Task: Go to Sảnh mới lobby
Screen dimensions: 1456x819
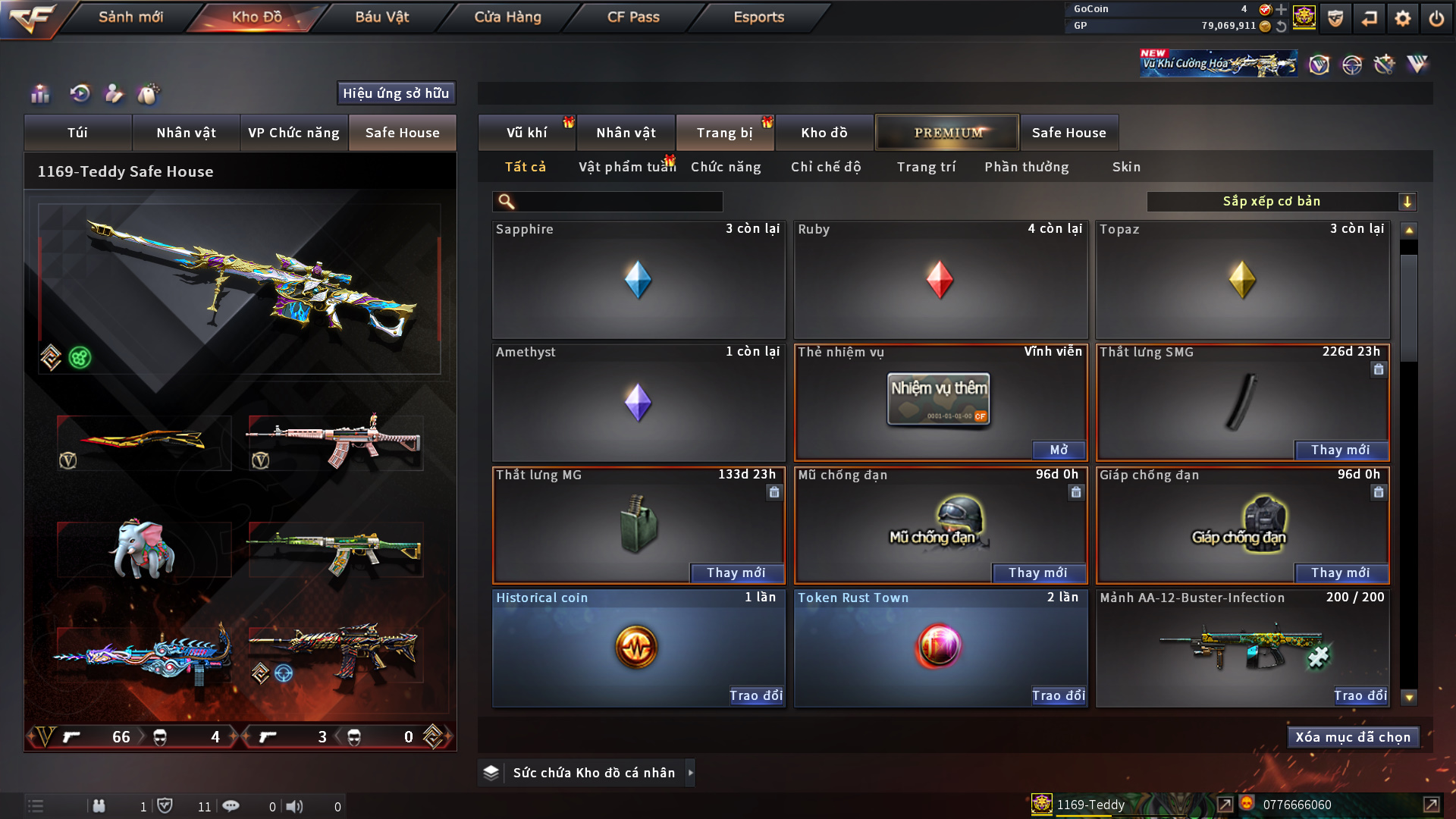Action: (x=130, y=17)
